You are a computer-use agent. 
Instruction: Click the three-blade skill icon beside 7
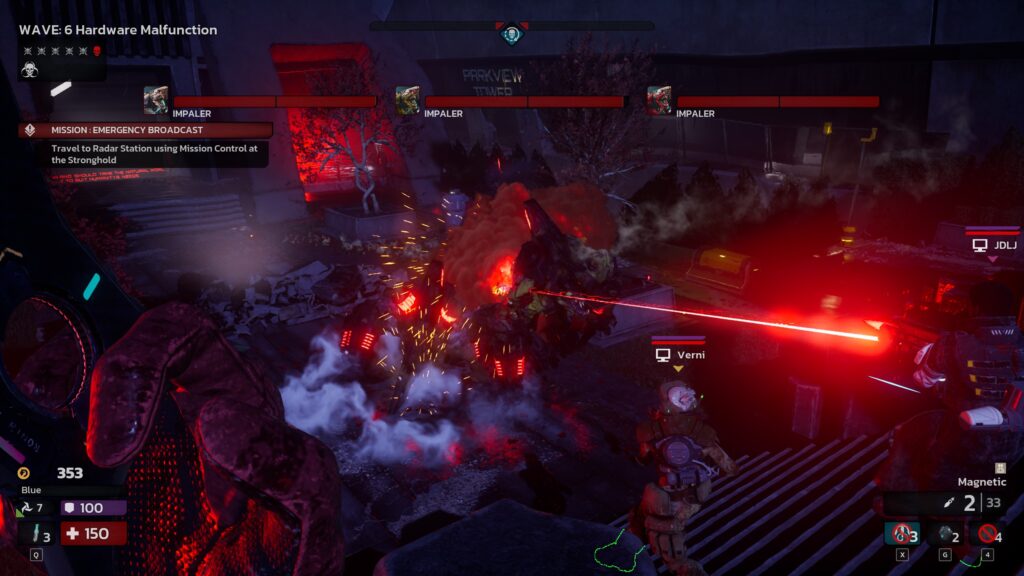[24, 509]
